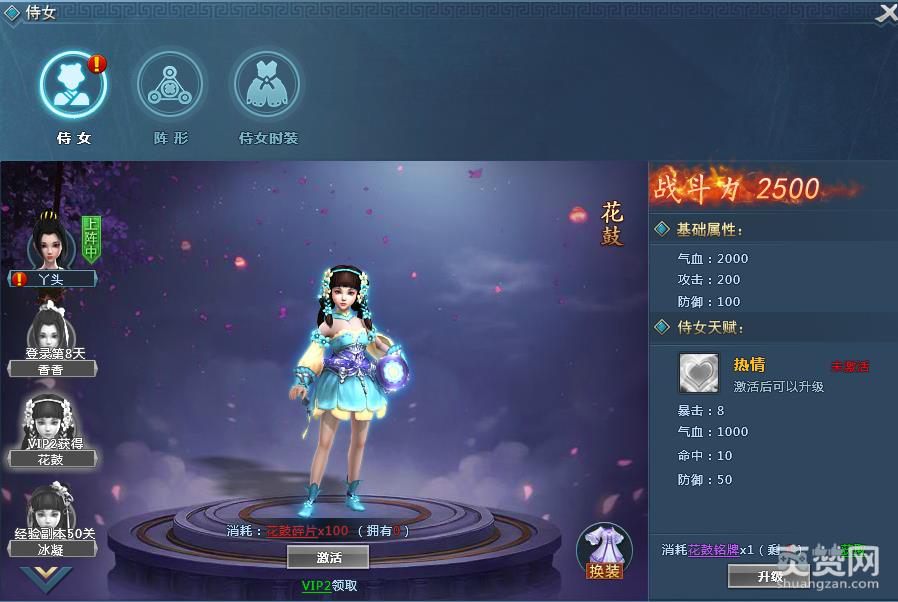Image resolution: width=898 pixels, height=602 pixels.
Task: Click the 升级 upgrade button
Action: (769, 577)
